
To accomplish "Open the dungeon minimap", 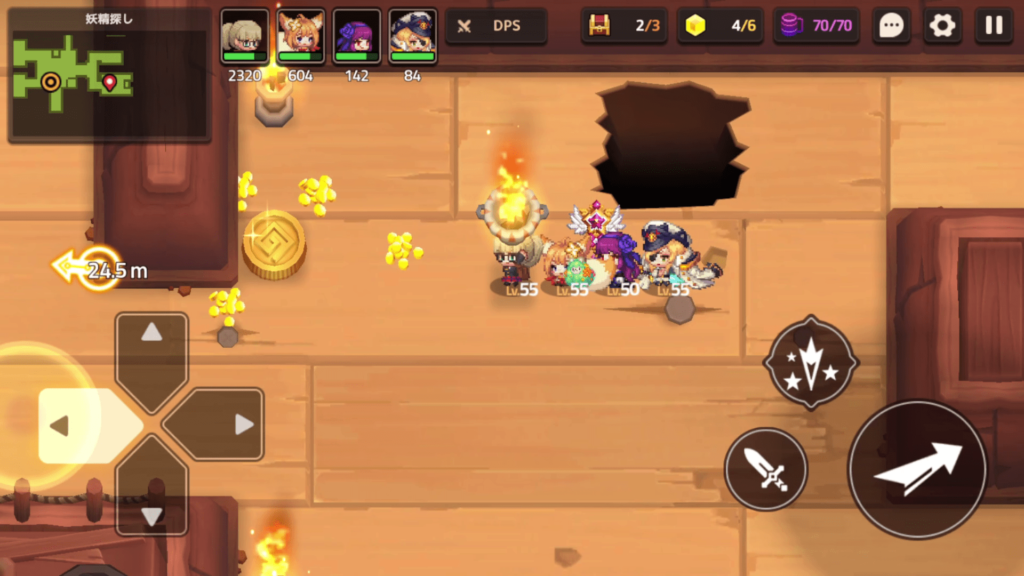I will click(109, 76).
